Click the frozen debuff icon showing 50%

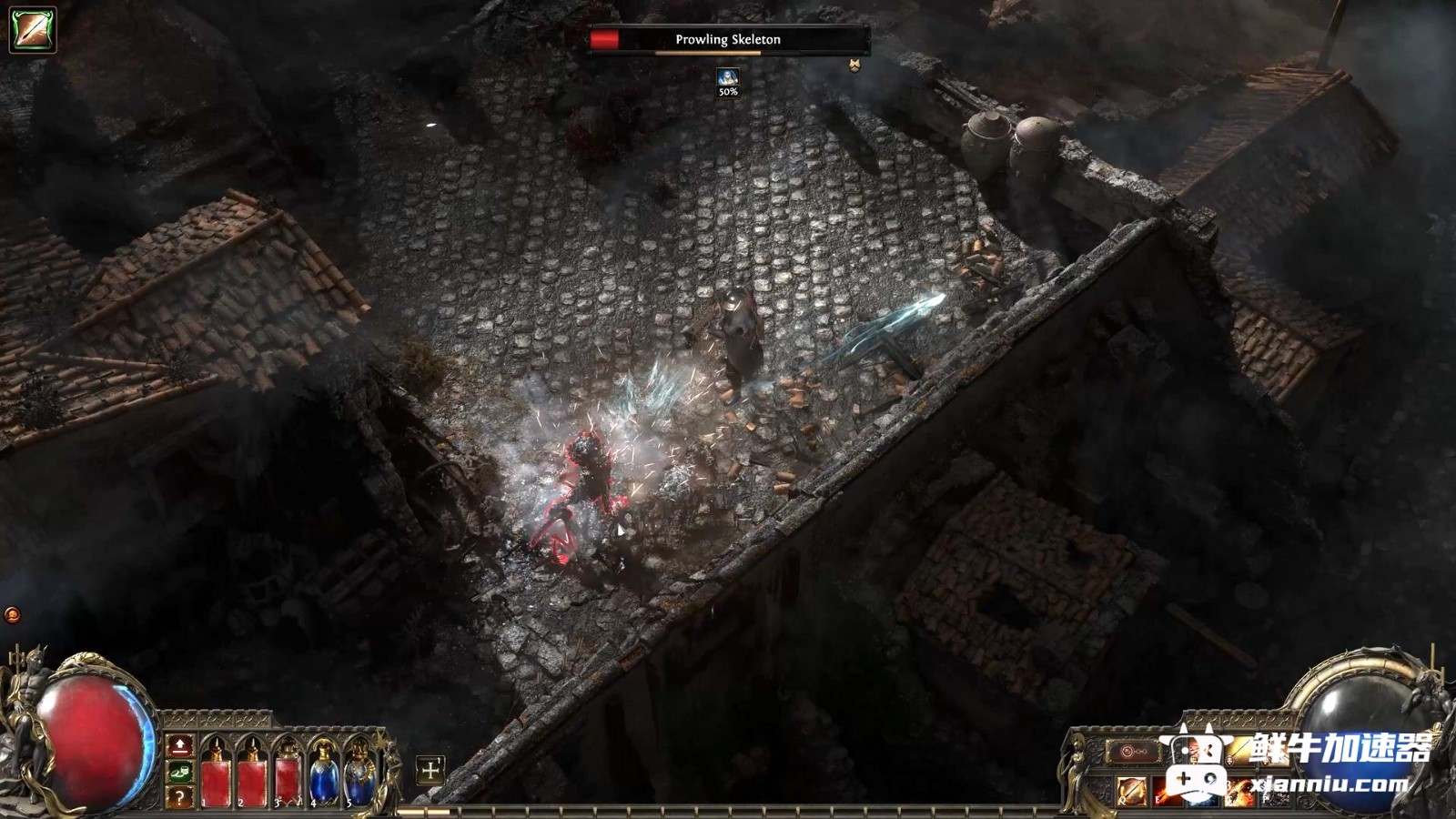728,78
